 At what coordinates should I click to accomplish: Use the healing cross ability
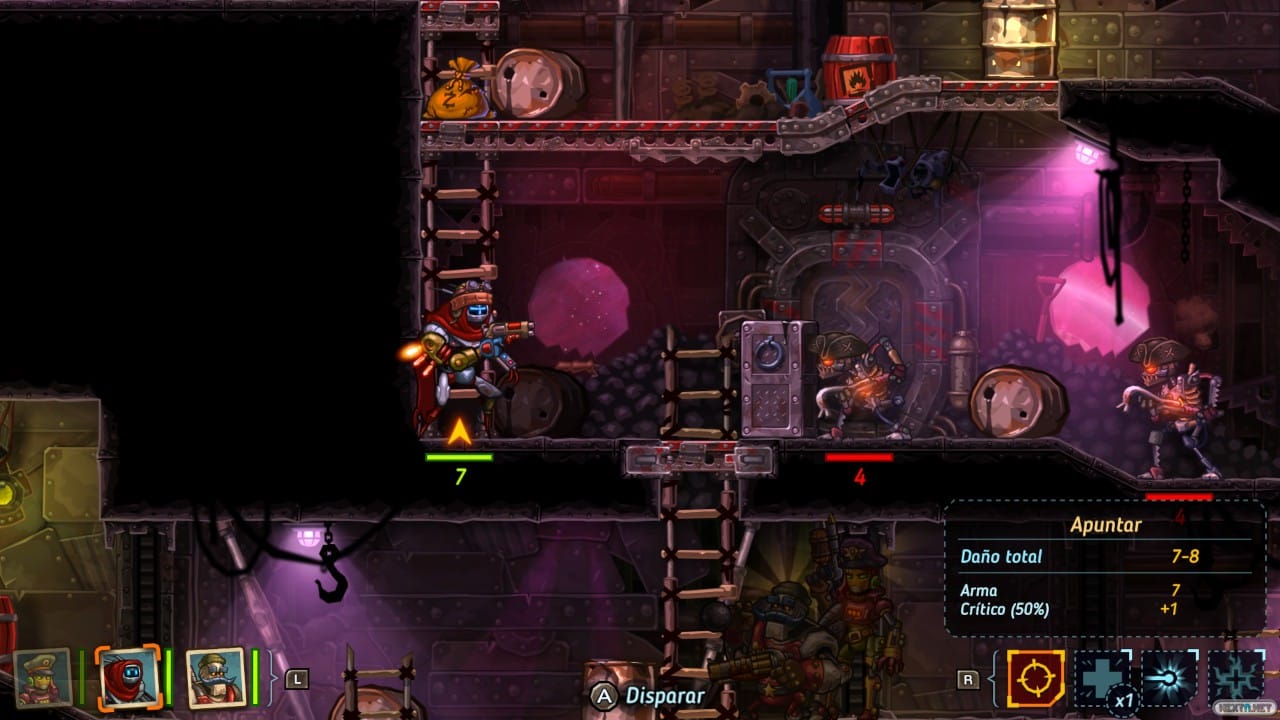pos(1103,679)
